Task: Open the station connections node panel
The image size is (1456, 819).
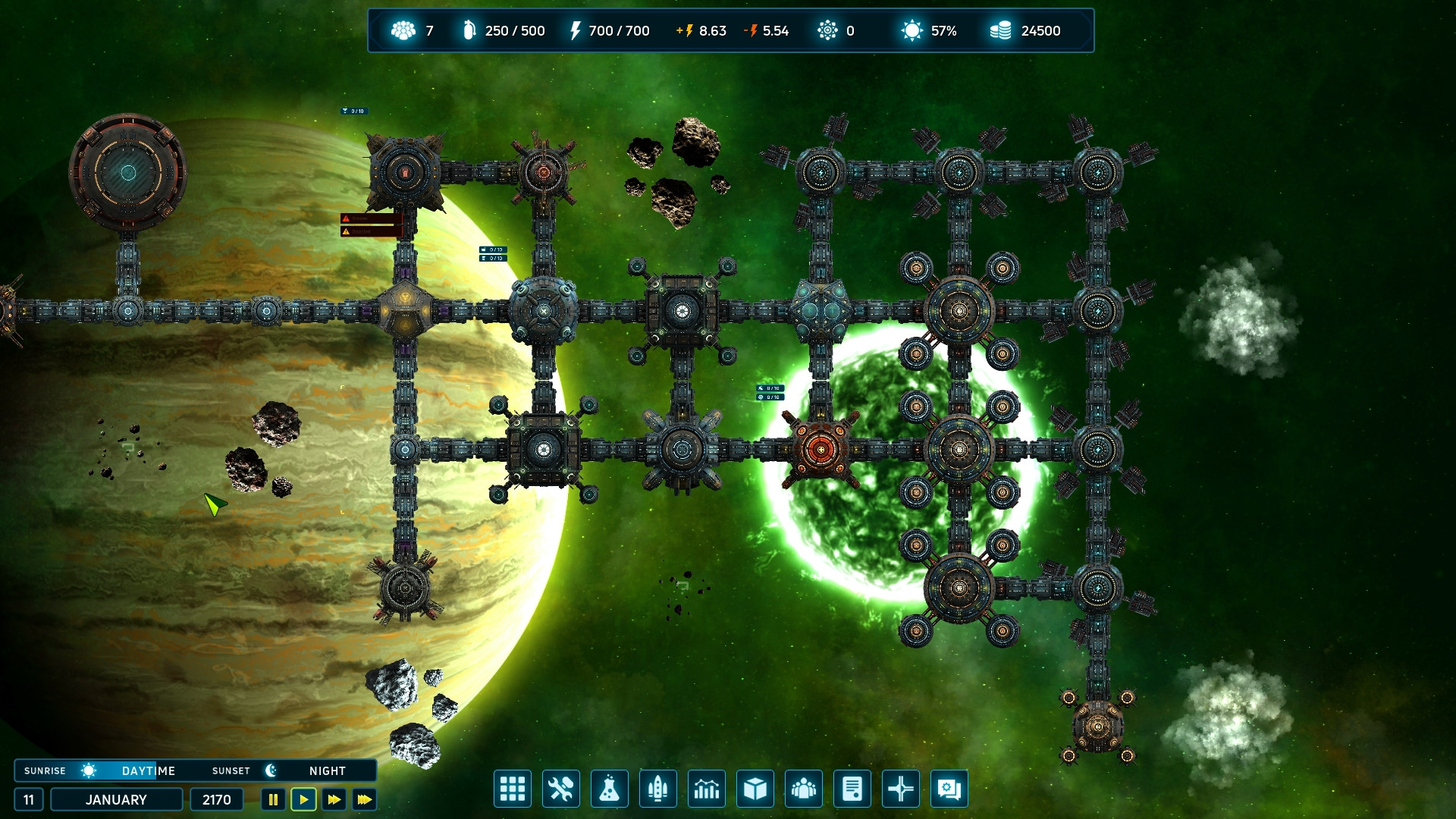Action: click(x=901, y=789)
